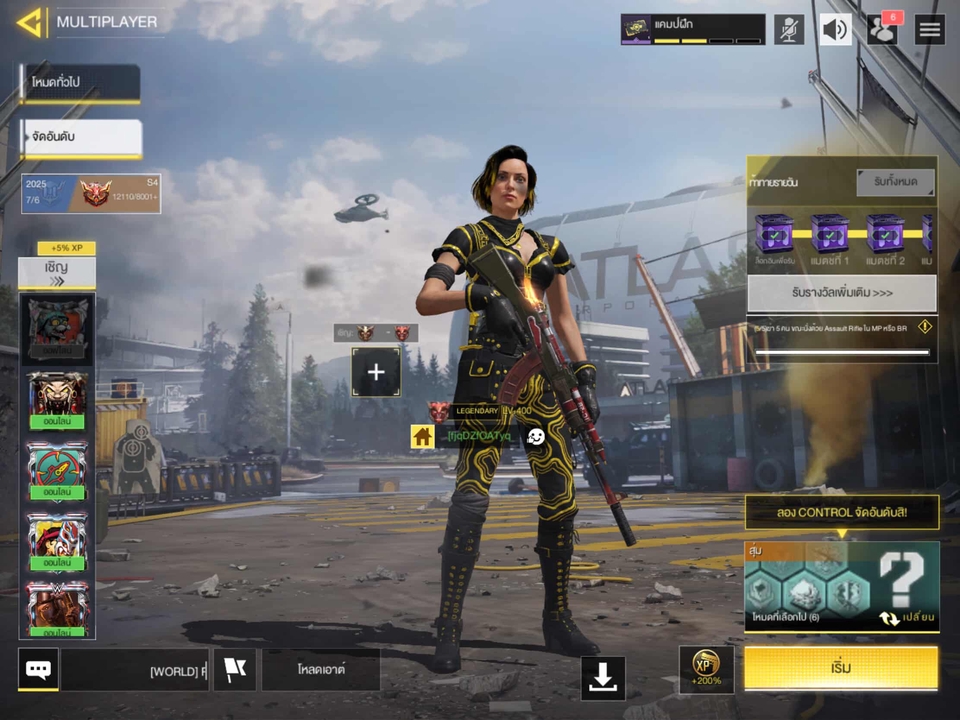Open the ranked season rank banner
The image size is (960, 720).
point(91,193)
